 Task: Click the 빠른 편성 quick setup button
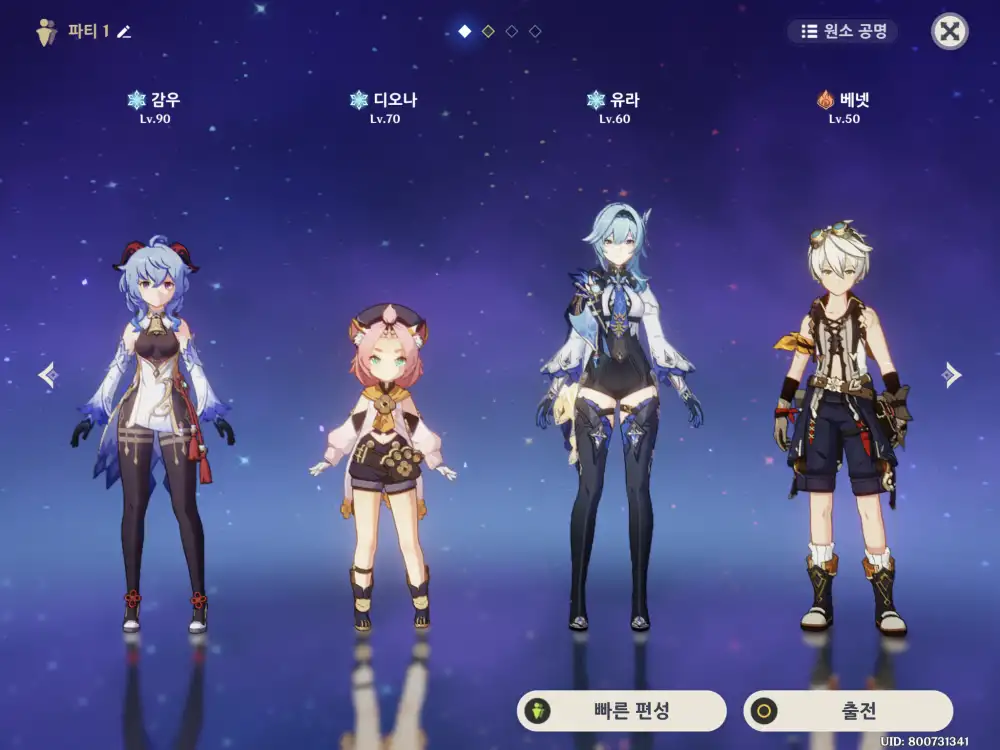[621, 711]
